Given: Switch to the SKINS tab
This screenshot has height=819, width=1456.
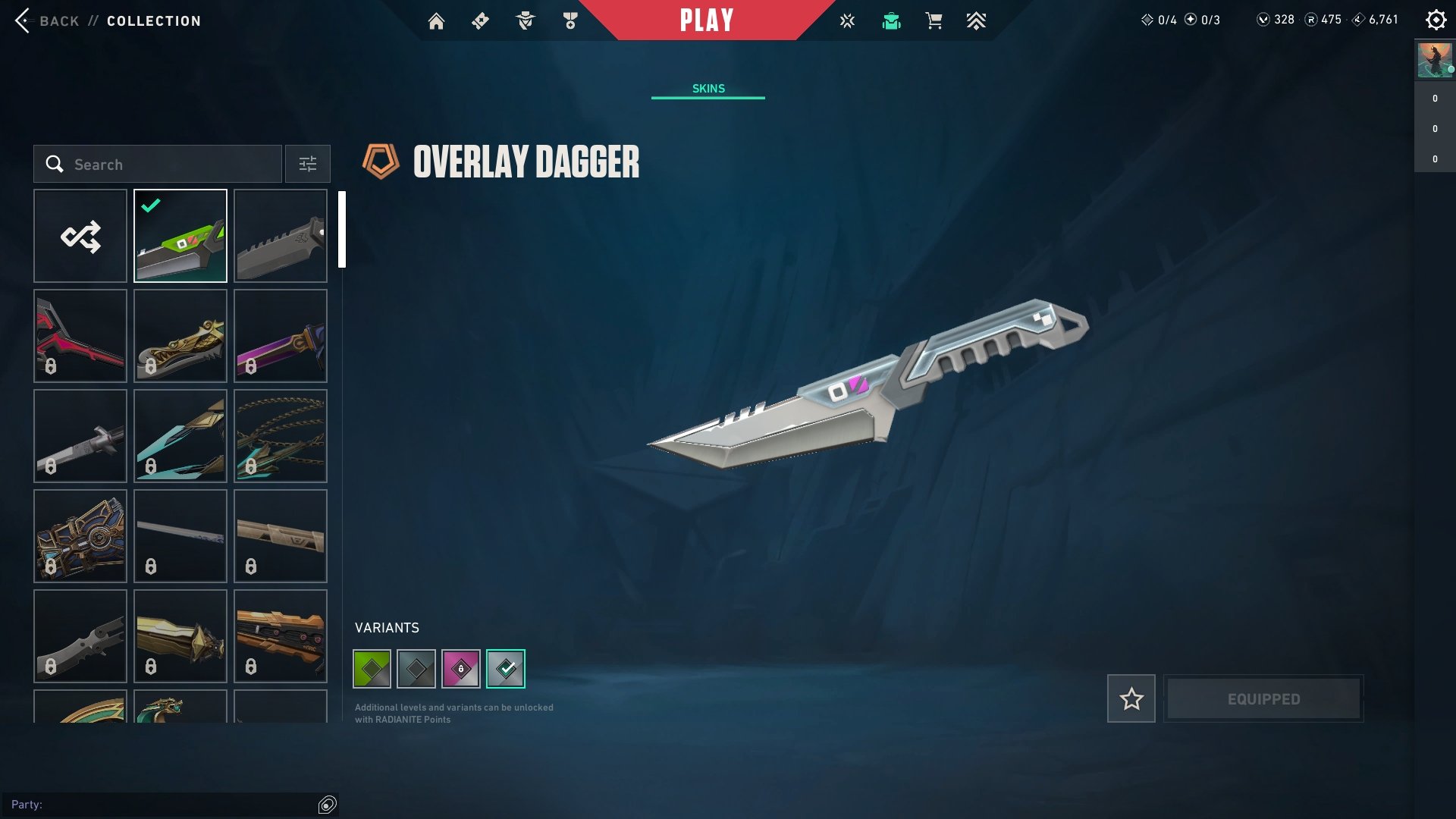Looking at the screenshot, I should pos(708,89).
